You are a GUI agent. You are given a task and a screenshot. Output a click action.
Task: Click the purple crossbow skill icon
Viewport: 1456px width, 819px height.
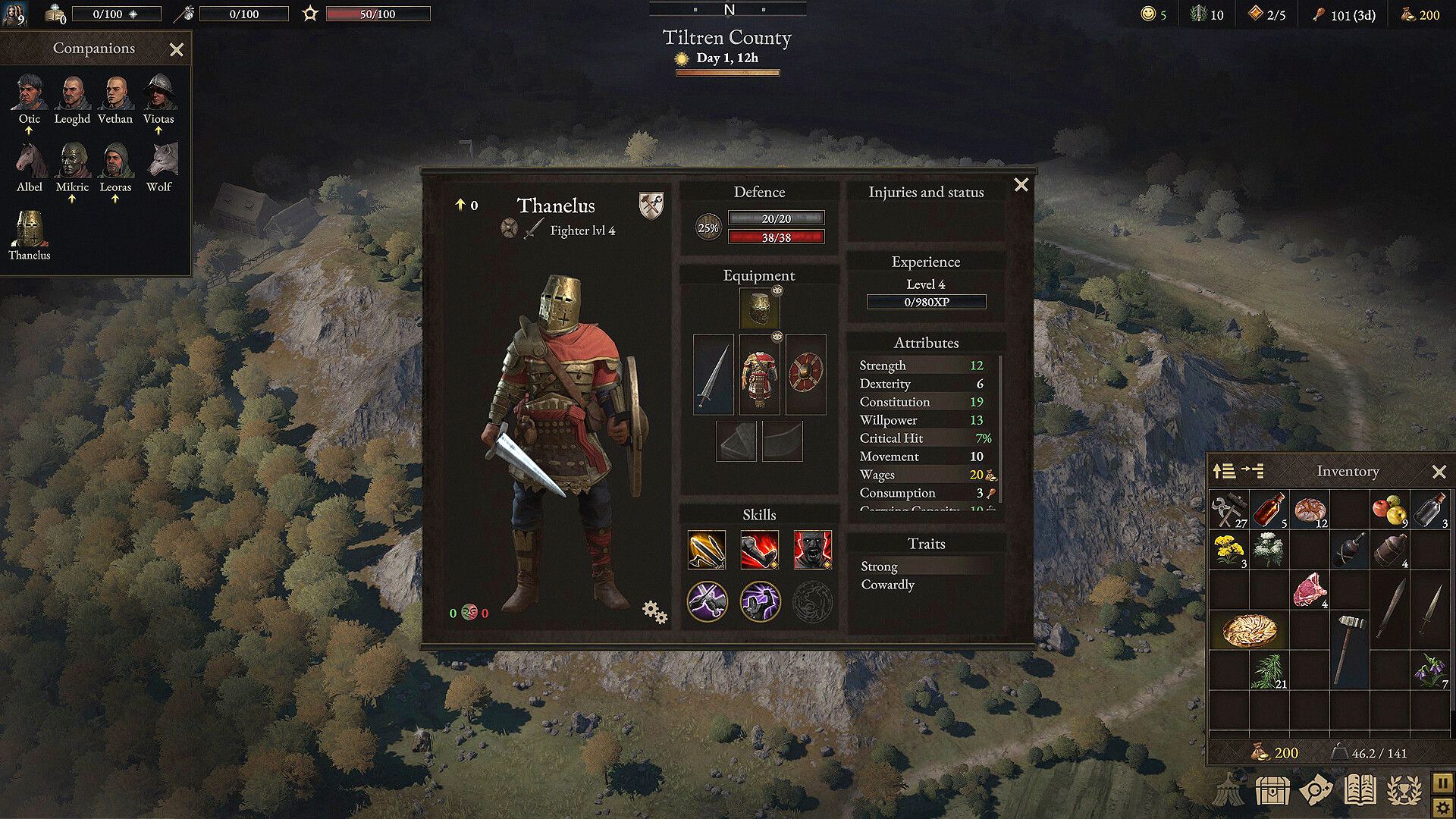click(707, 600)
